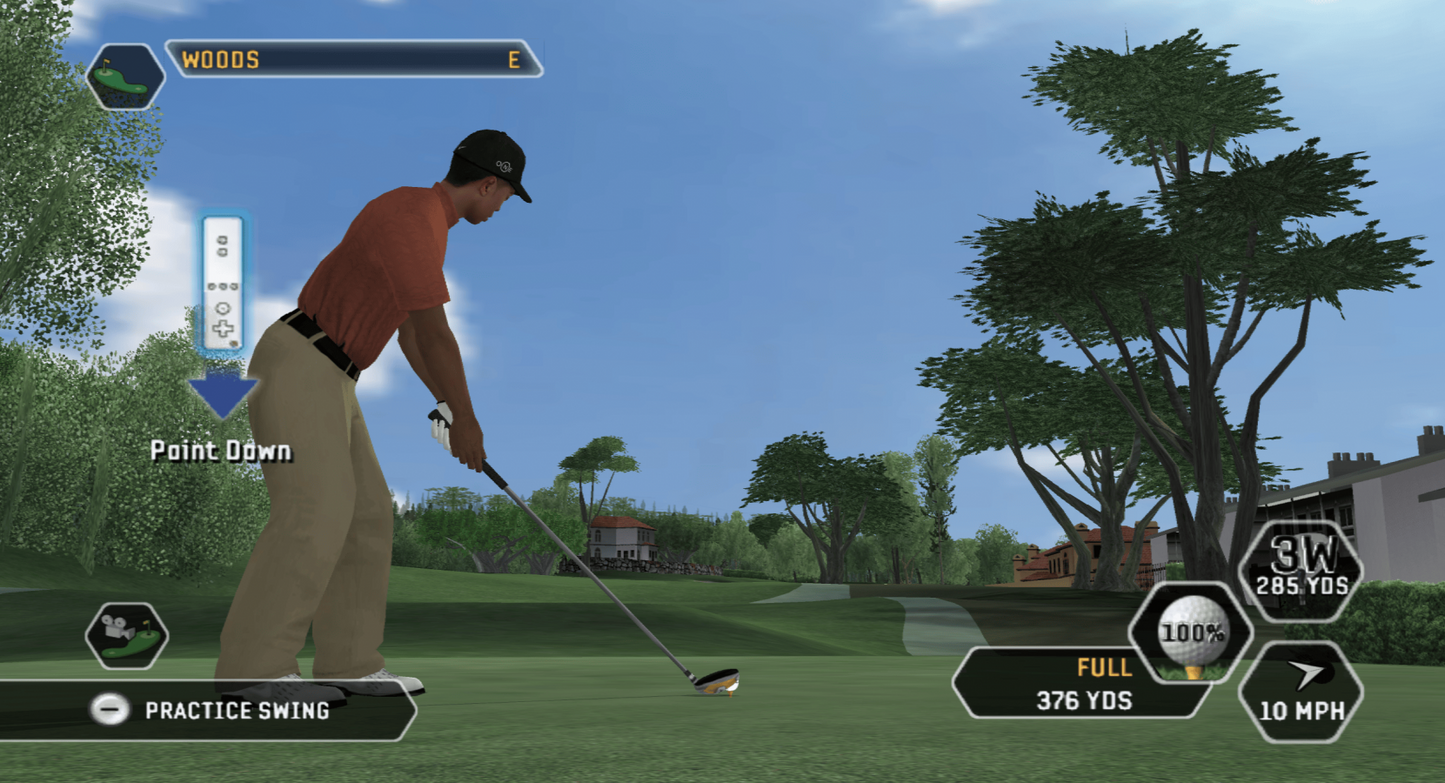Image resolution: width=1445 pixels, height=783 pixels.
Task: Click the Practice Swing label
Action: click(x=240, y=712)
